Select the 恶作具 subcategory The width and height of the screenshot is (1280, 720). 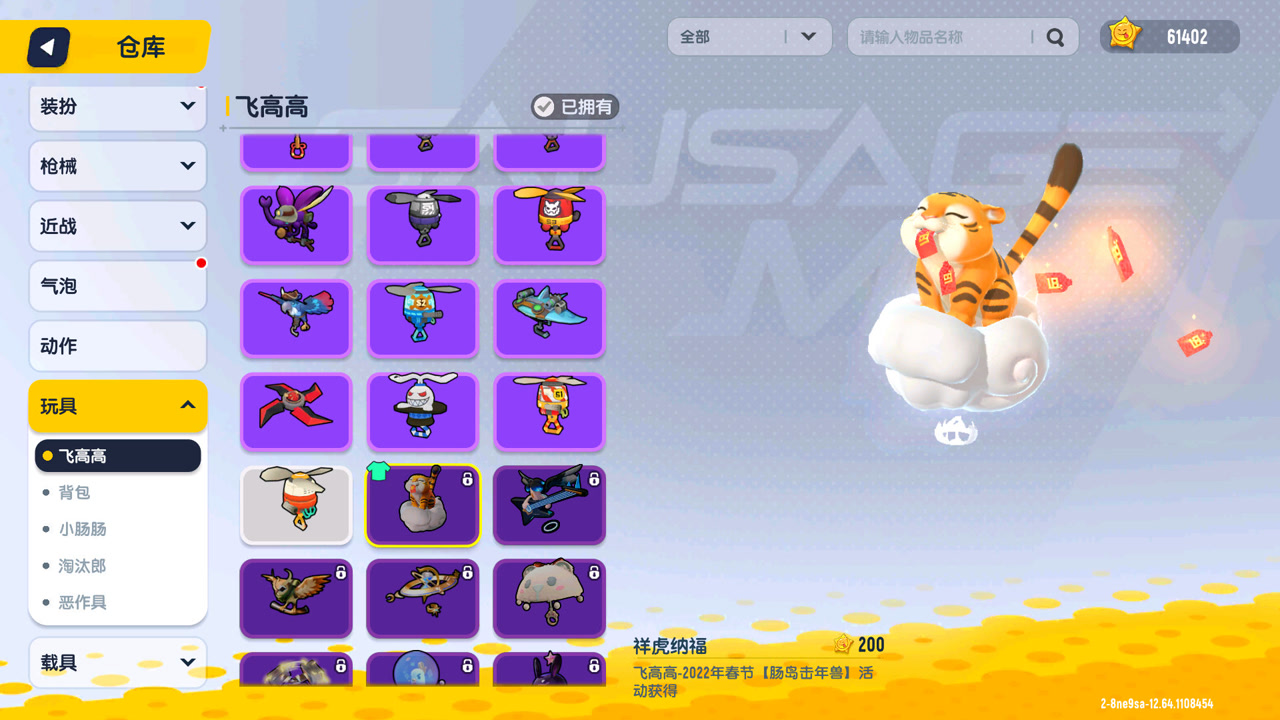click(82, 602)
